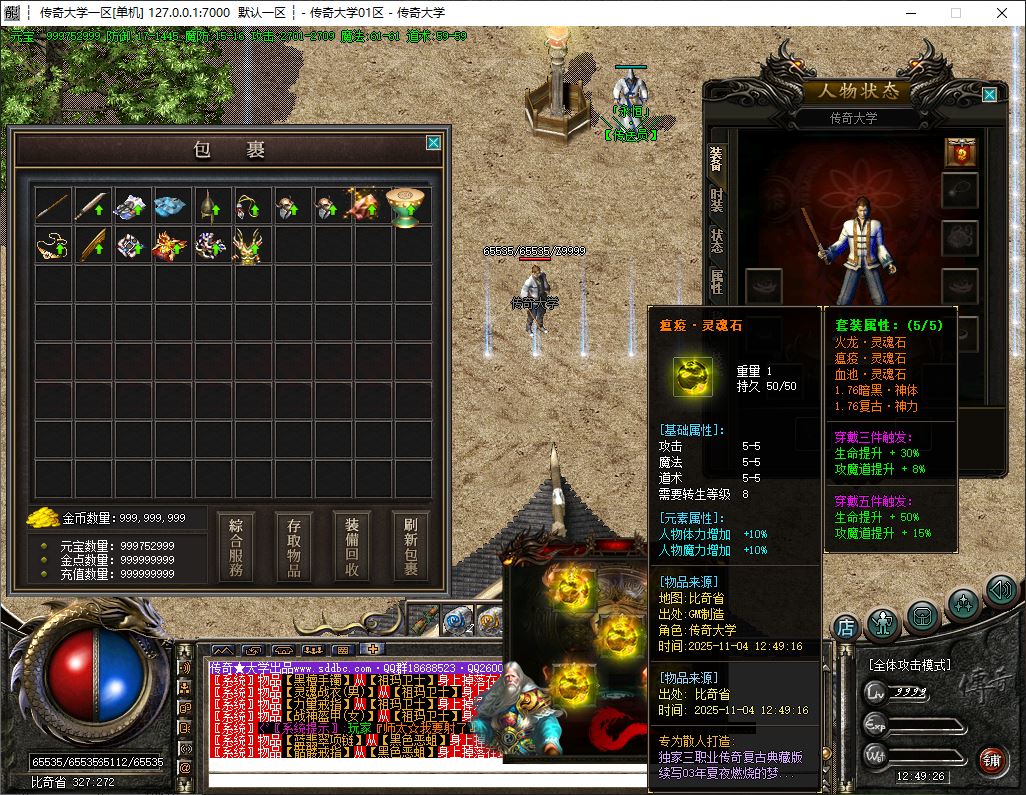
Task: Open 装備回收 equipment recycling
Action: [352, 547]
